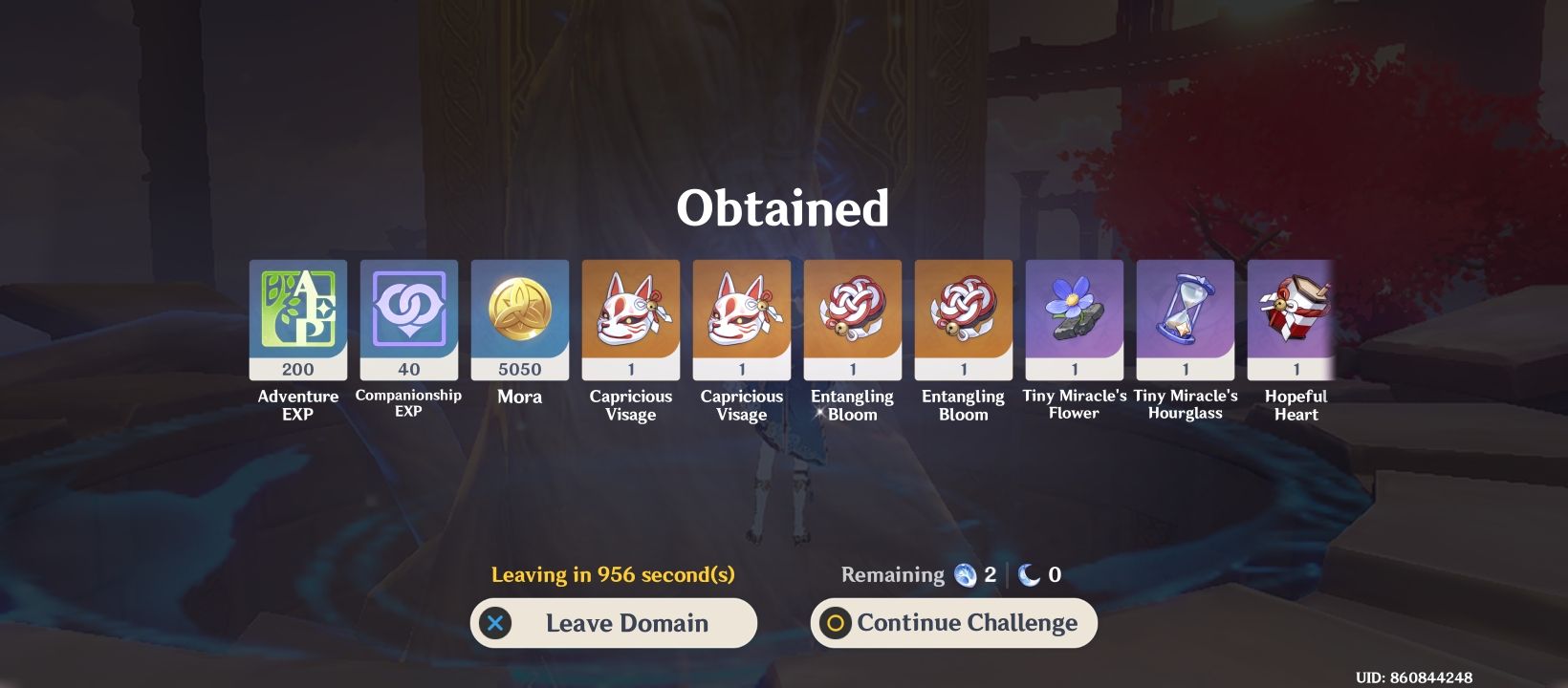Screen dimensions: 1568x688
Task: Click the Tiny Miracle's Flower artifact
Action: point(1074,315)
